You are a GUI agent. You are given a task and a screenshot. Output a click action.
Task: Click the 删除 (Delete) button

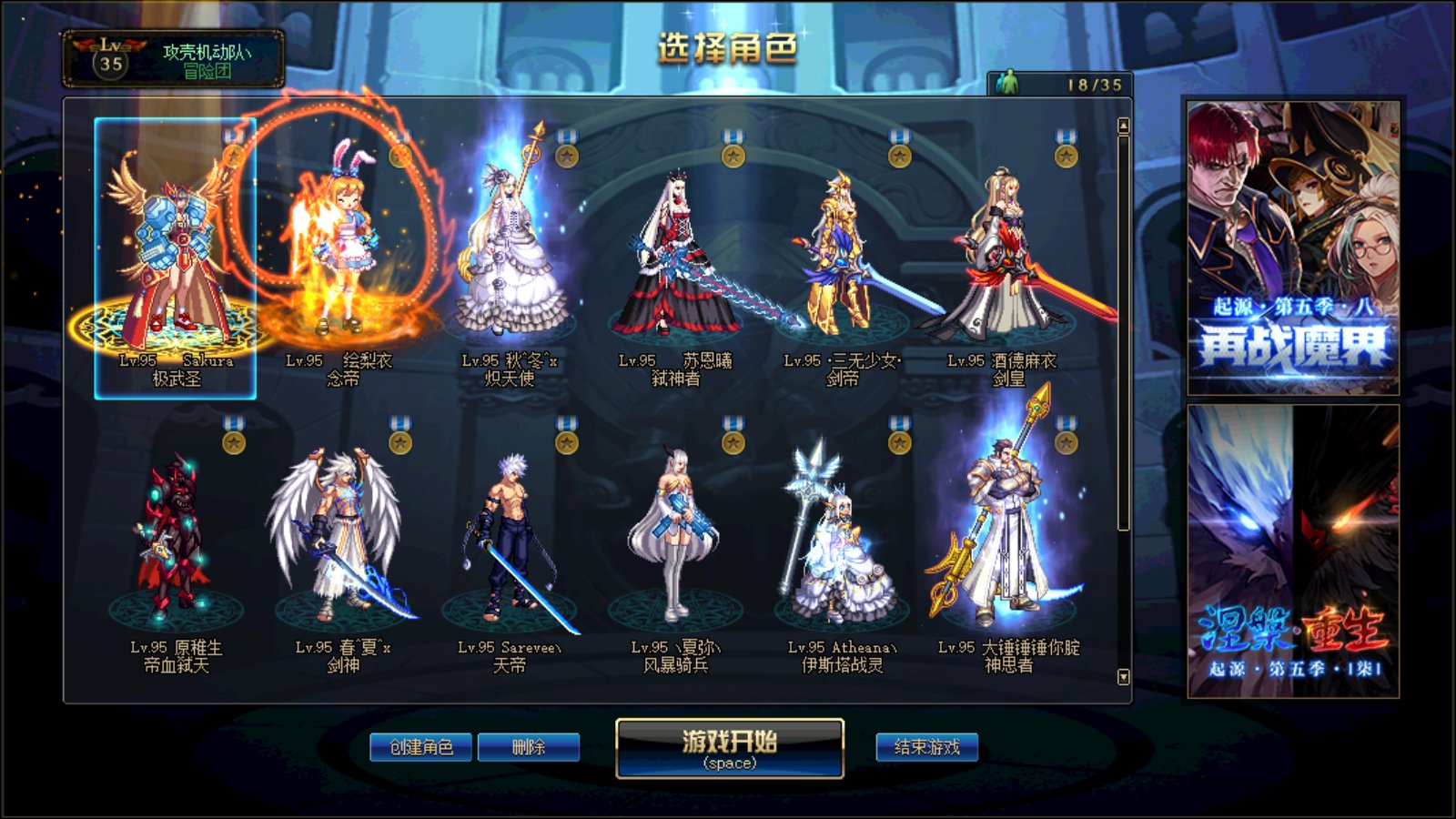(532, 746)
